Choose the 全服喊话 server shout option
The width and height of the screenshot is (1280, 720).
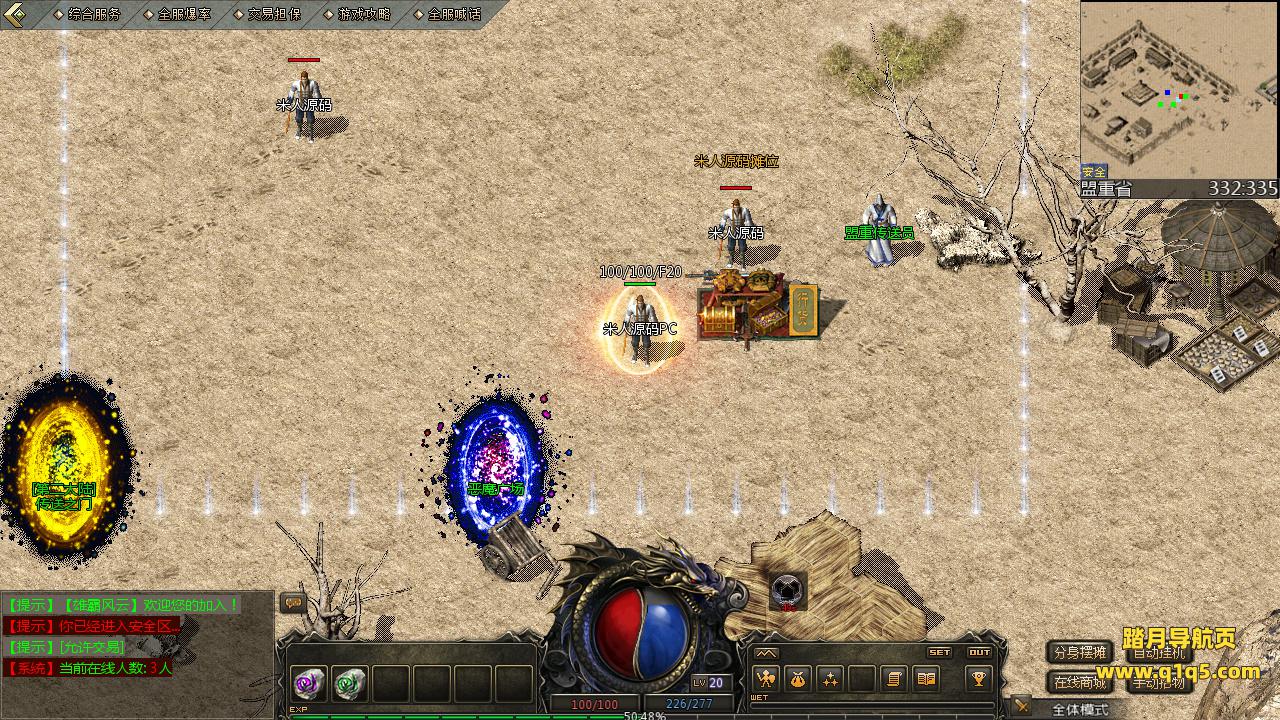(x=453, y=14)
